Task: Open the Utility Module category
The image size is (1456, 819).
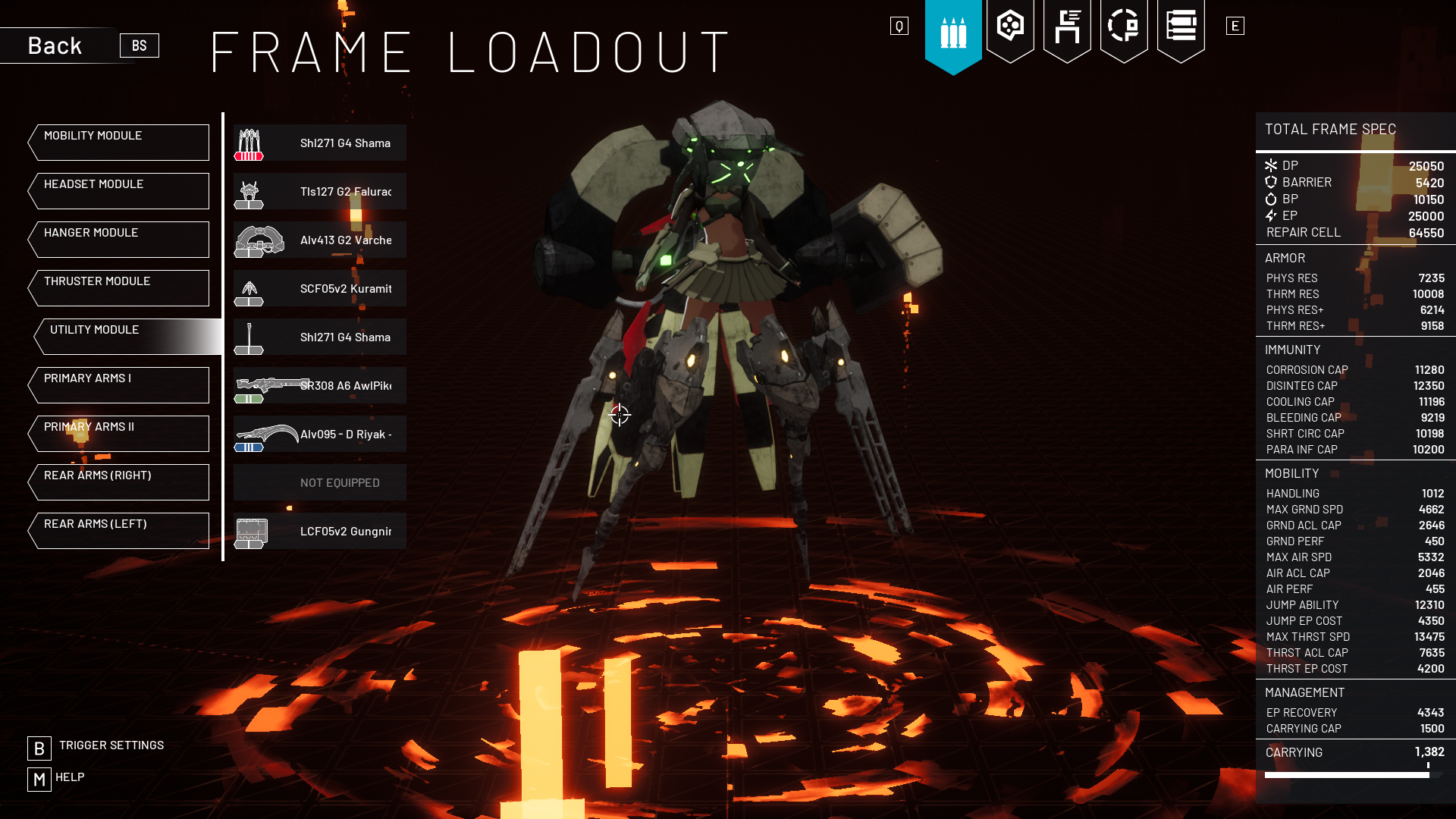Action: [125, 337]
